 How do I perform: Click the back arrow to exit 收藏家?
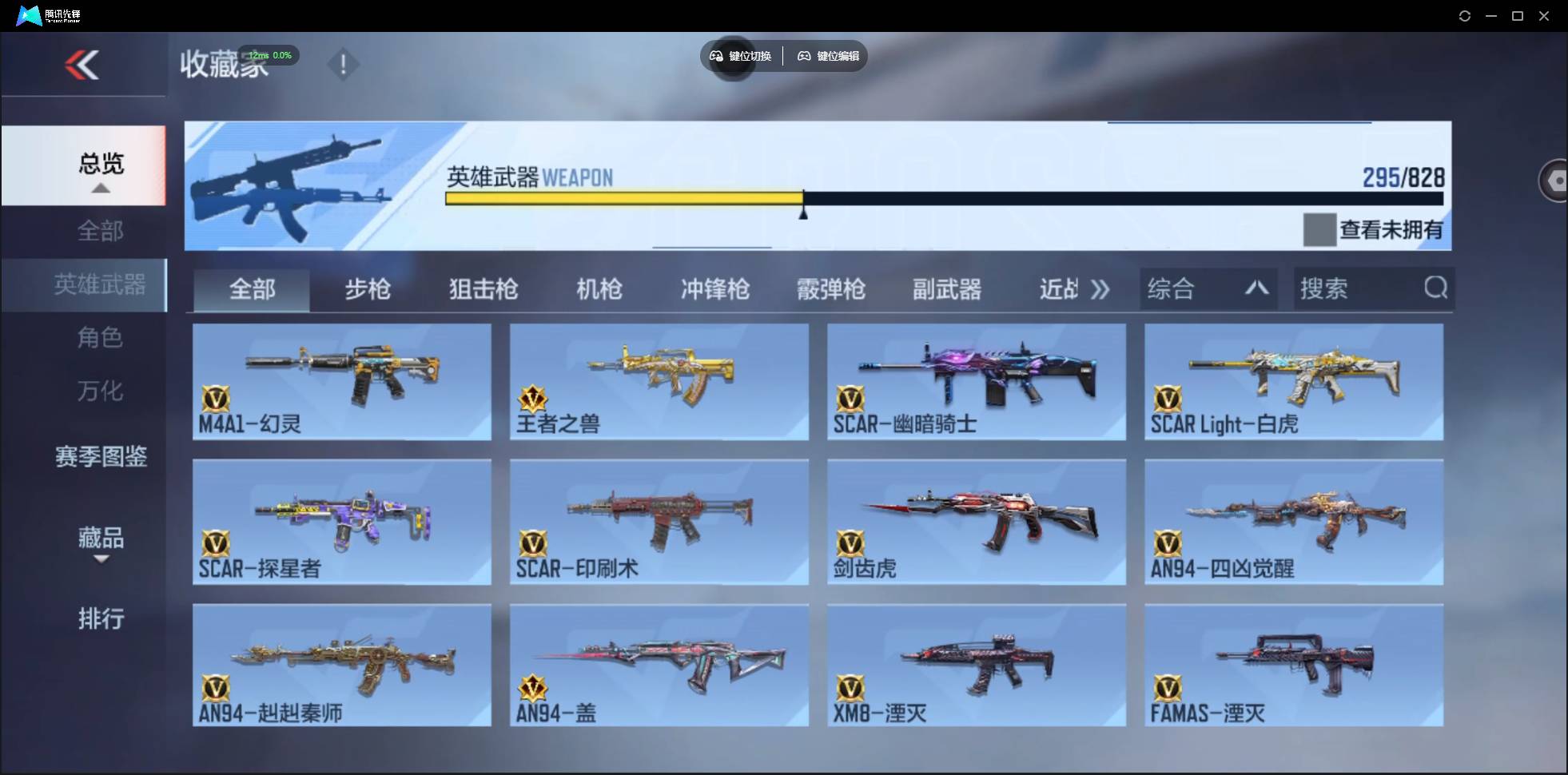[x=83, y=65]
